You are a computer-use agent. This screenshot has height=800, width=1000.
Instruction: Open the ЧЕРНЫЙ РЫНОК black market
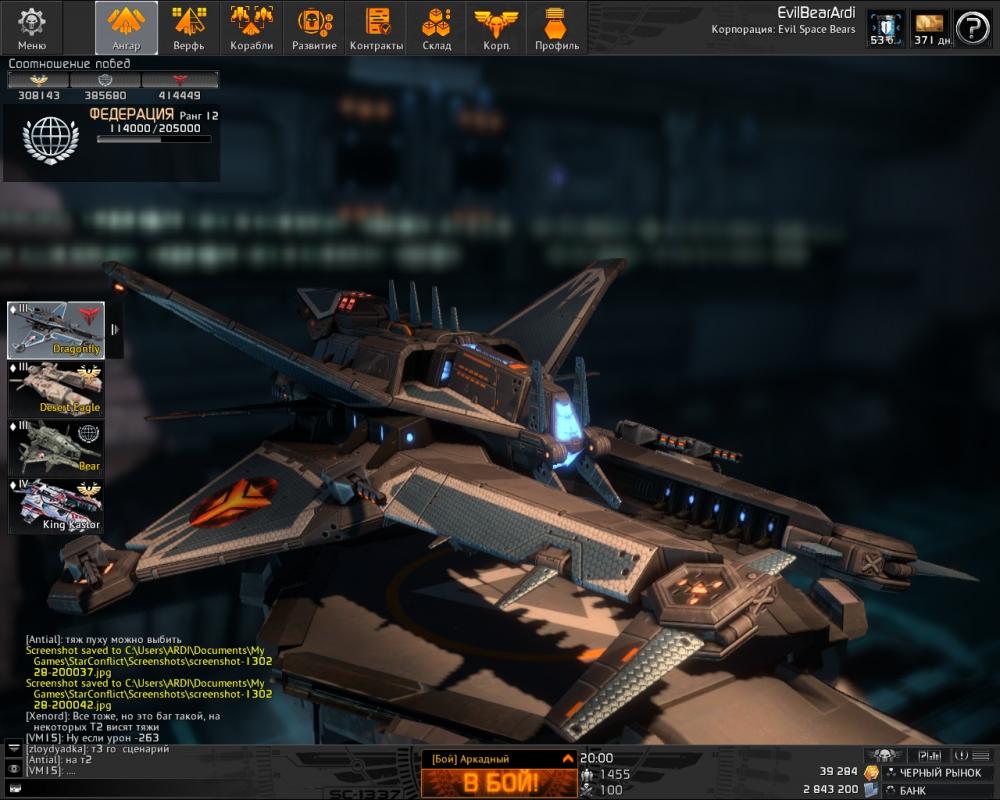pos(936,773)
